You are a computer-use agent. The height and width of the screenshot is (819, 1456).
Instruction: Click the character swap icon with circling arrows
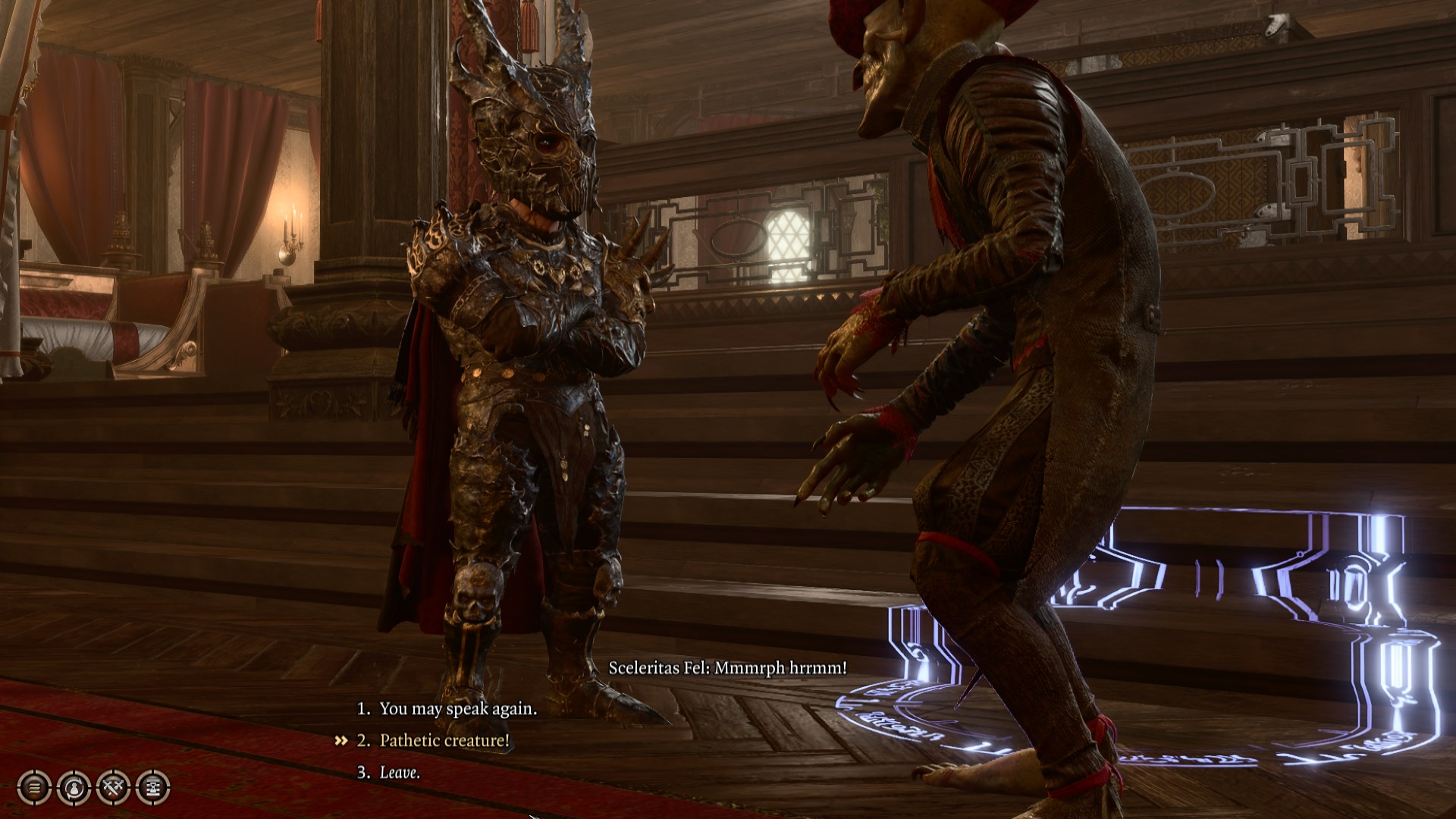(x=74, y=787)
